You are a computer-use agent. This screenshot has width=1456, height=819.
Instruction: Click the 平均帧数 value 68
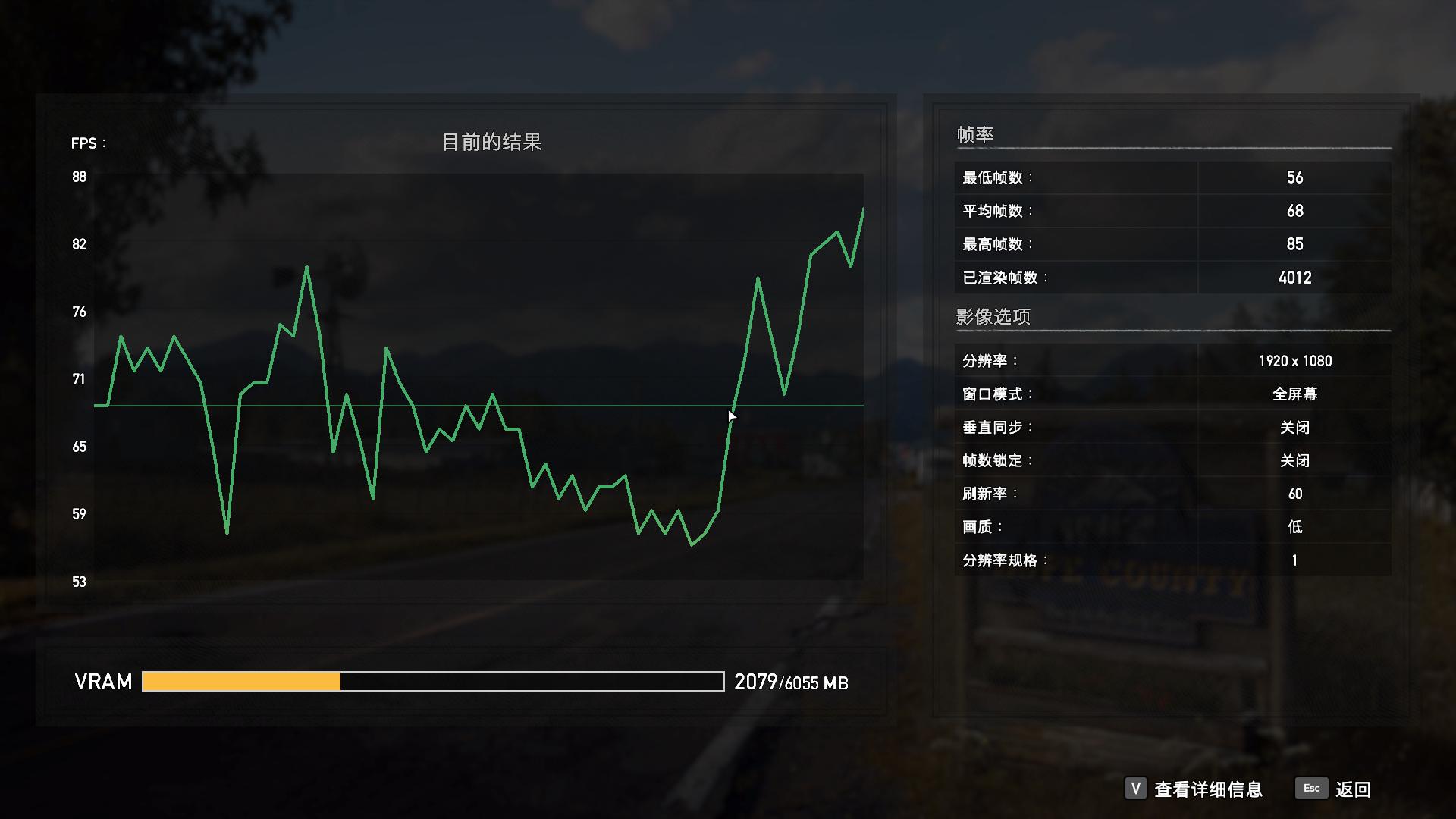[1294, 210]
